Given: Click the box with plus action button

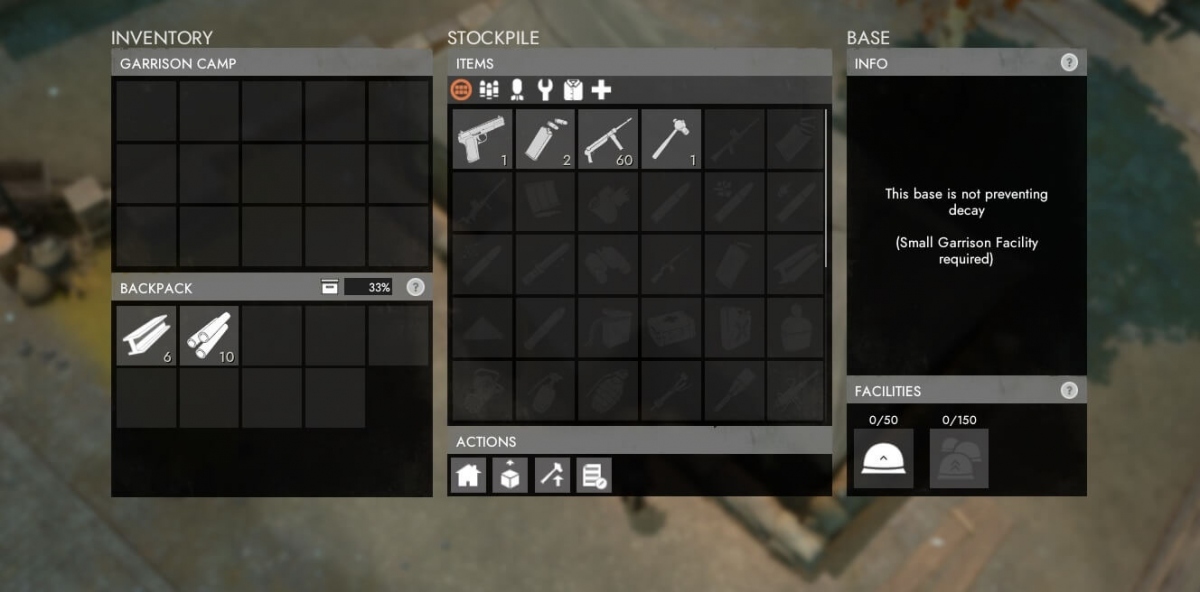Looking at the screenshot, I should click(510, 476).
